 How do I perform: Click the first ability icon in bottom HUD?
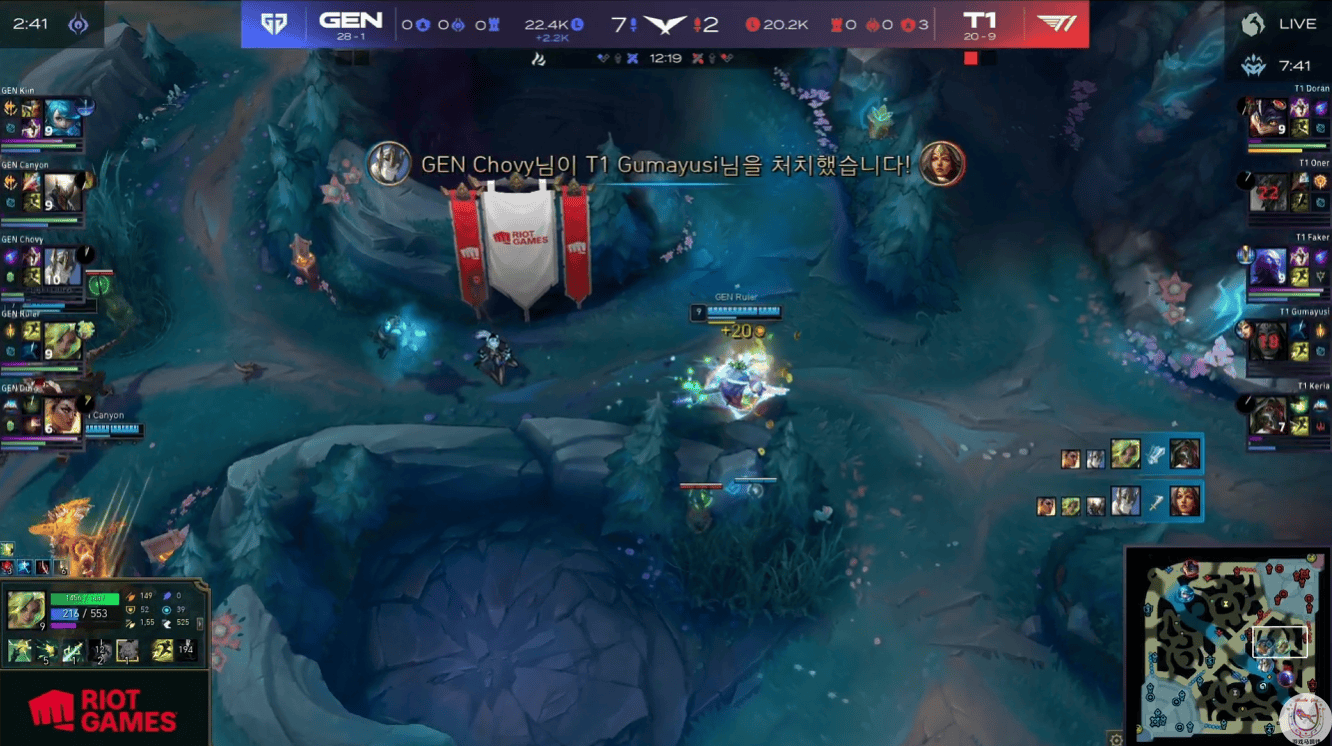click(20, 652)
